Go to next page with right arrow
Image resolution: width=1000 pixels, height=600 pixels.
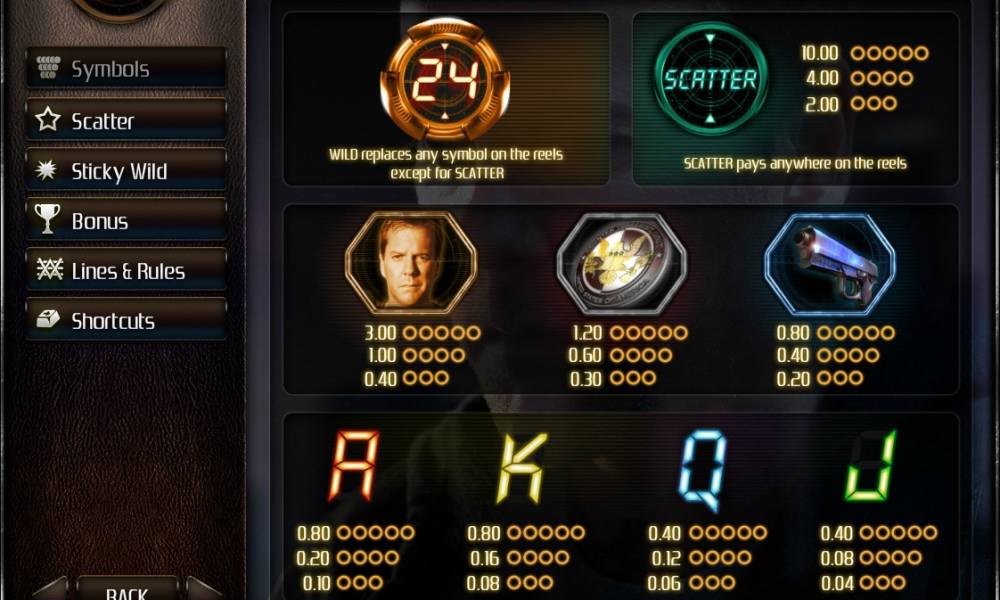[x=203, y=591]
